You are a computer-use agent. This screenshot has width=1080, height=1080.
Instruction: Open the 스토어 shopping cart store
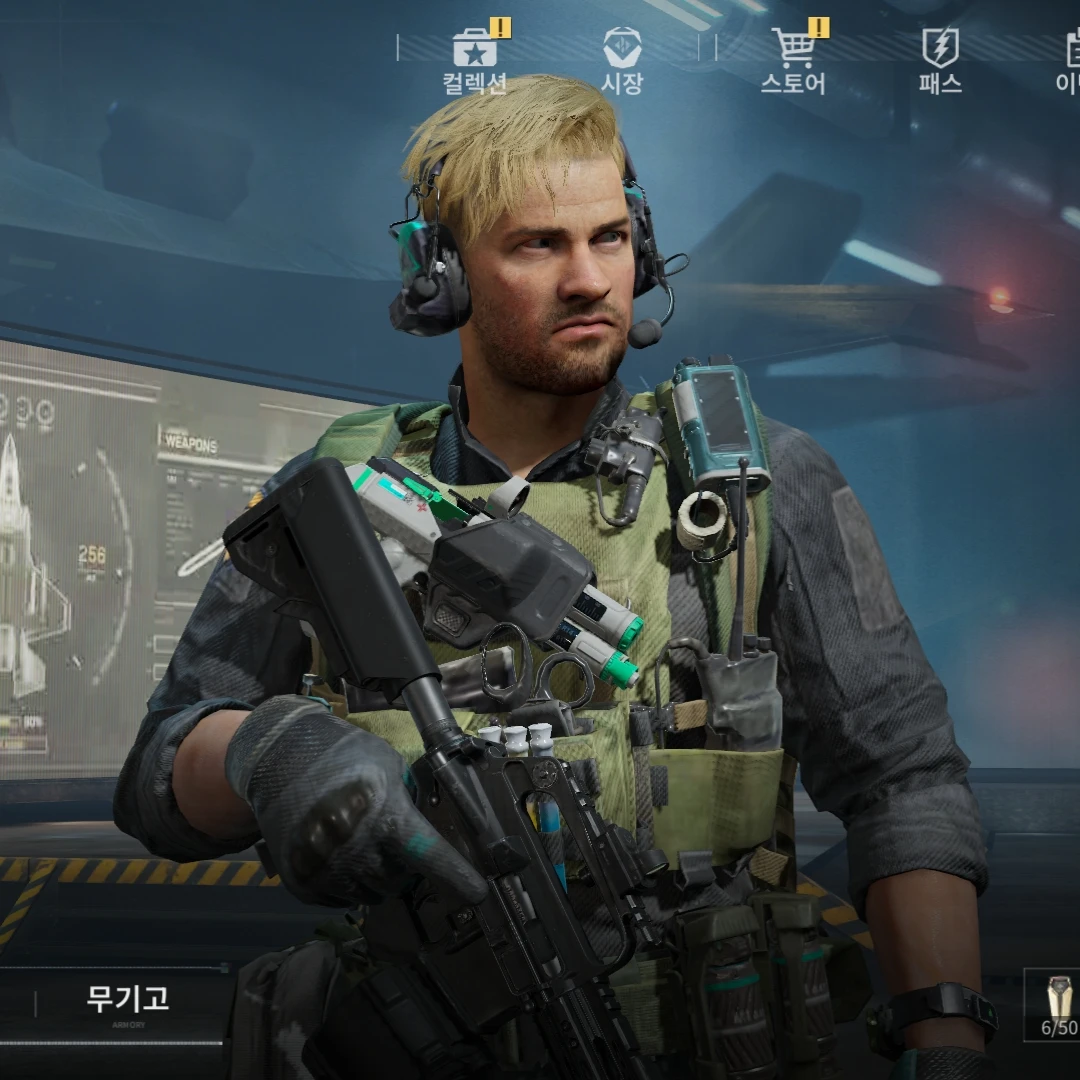click(x=794, y=60)
